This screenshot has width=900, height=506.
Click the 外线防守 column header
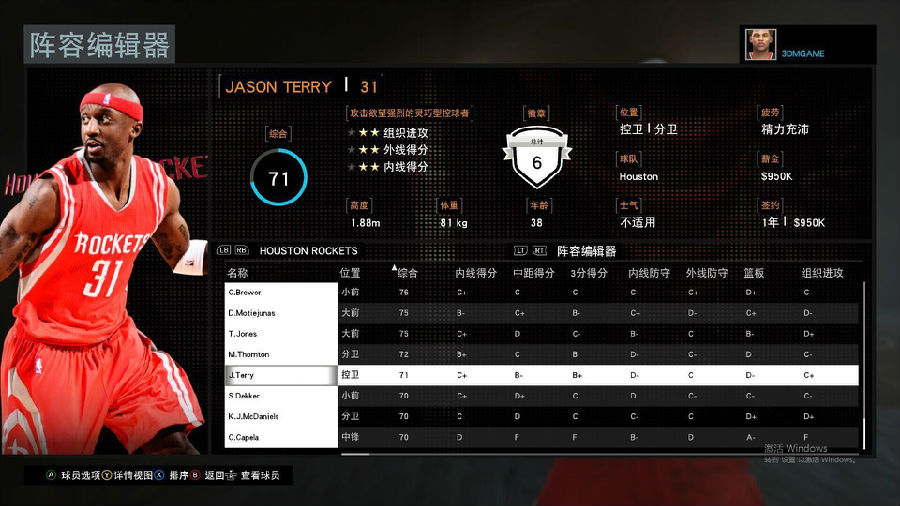(x=706, y=272)
